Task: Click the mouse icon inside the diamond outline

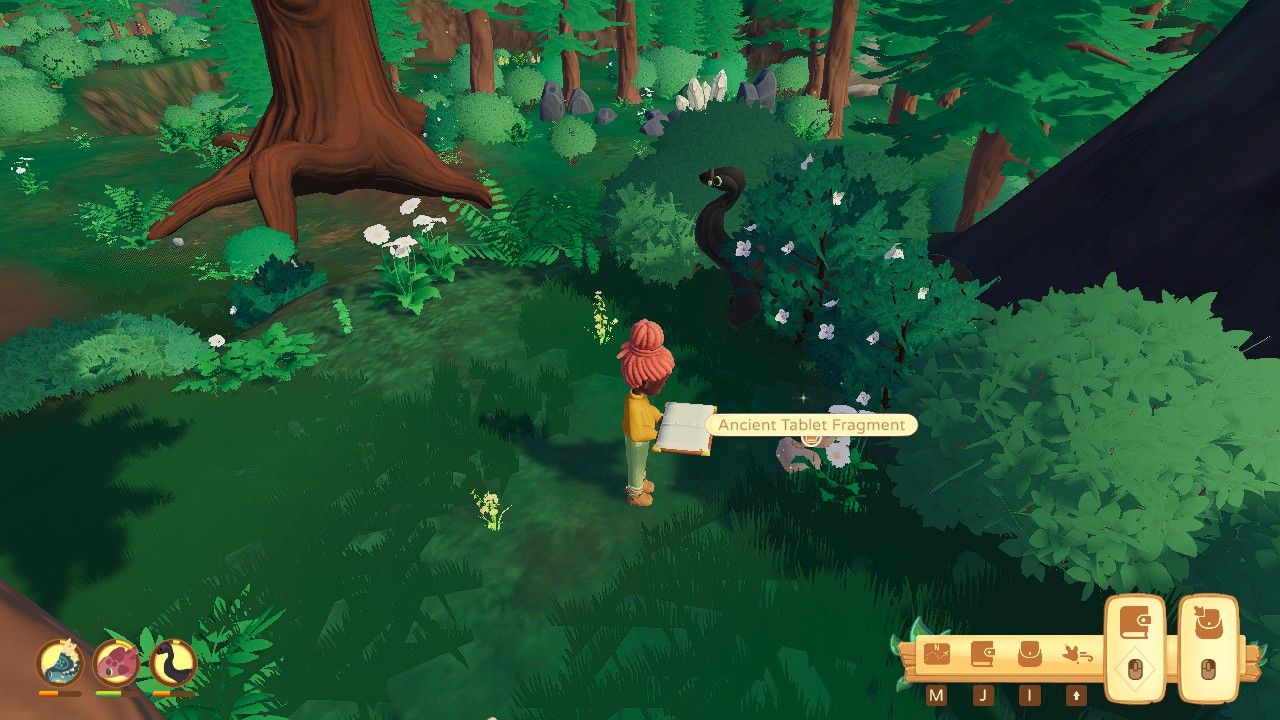Action: (x=1135, y=667)
